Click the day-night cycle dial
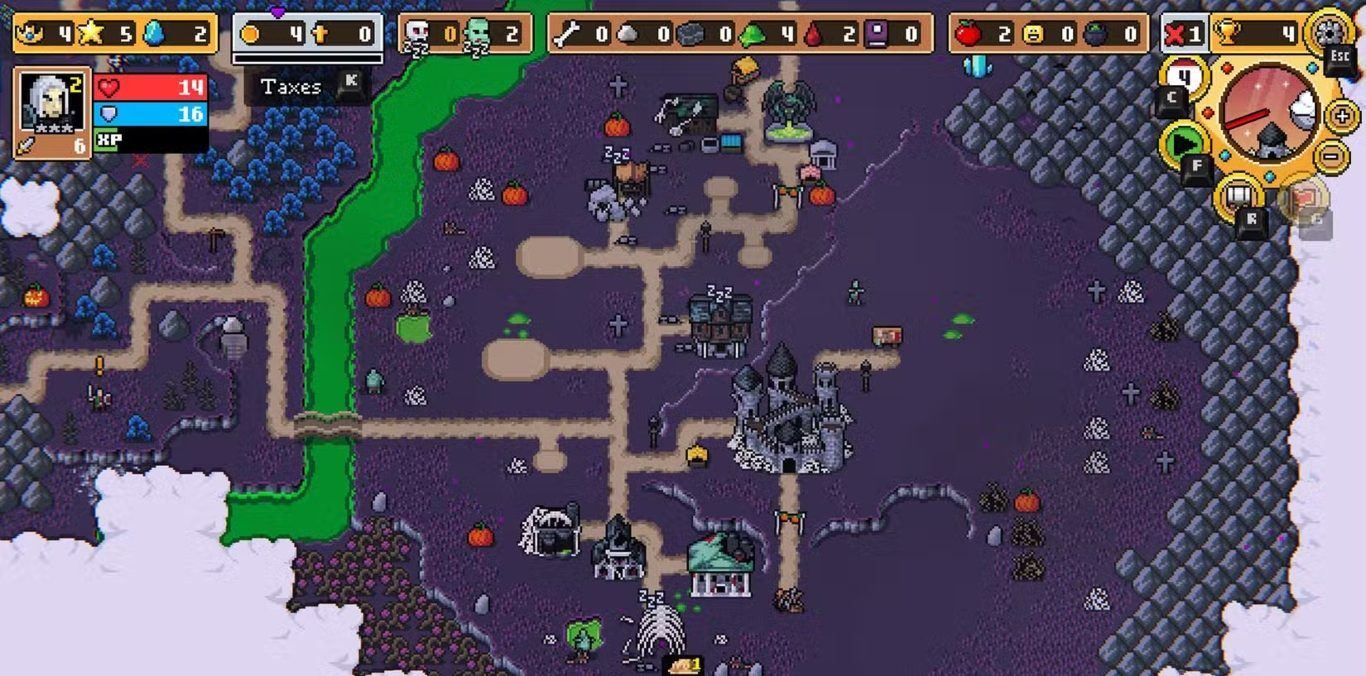Viewport: 1366px width, 676px height. (1270, 112)
